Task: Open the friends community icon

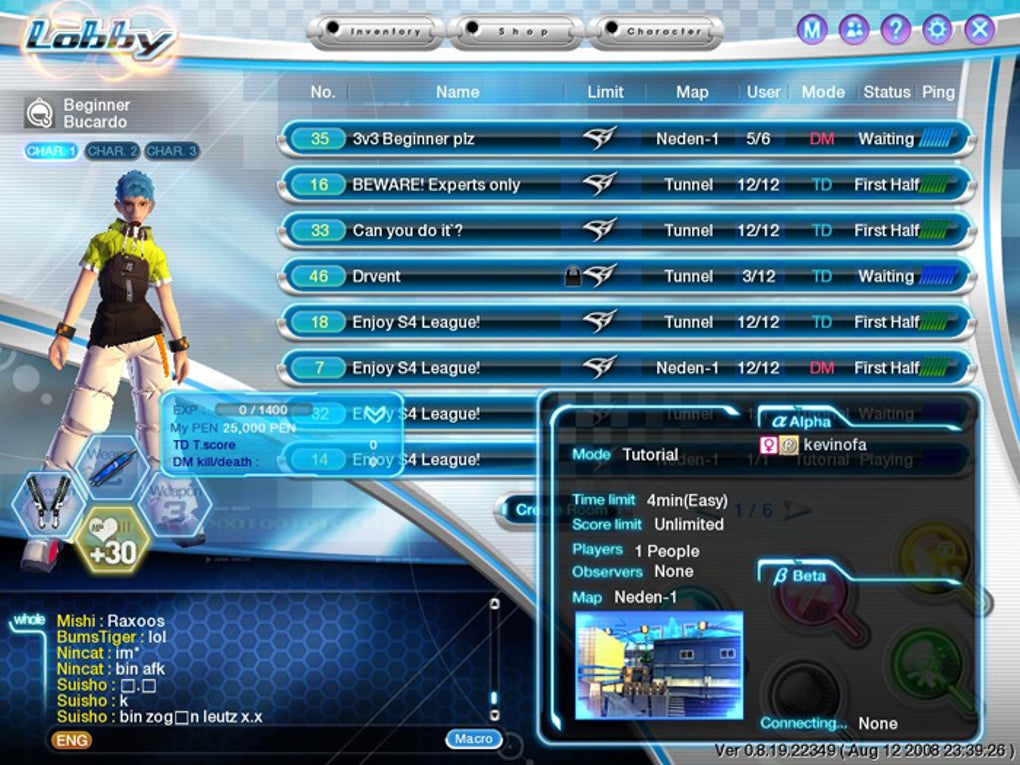Action: click(x=854, y=30)
